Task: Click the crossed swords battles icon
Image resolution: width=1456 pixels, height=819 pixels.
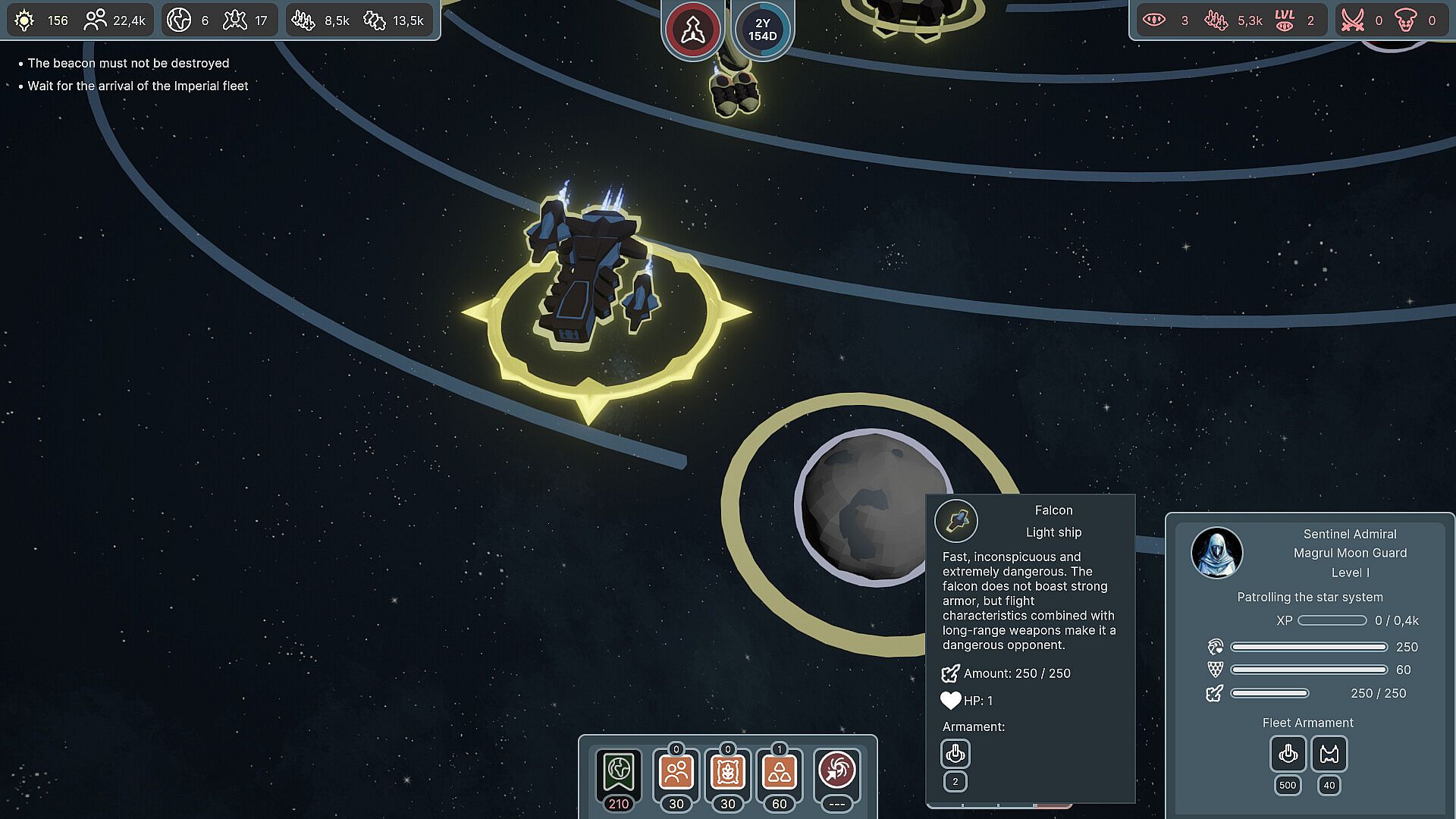Action: (x=1353, y=20)
